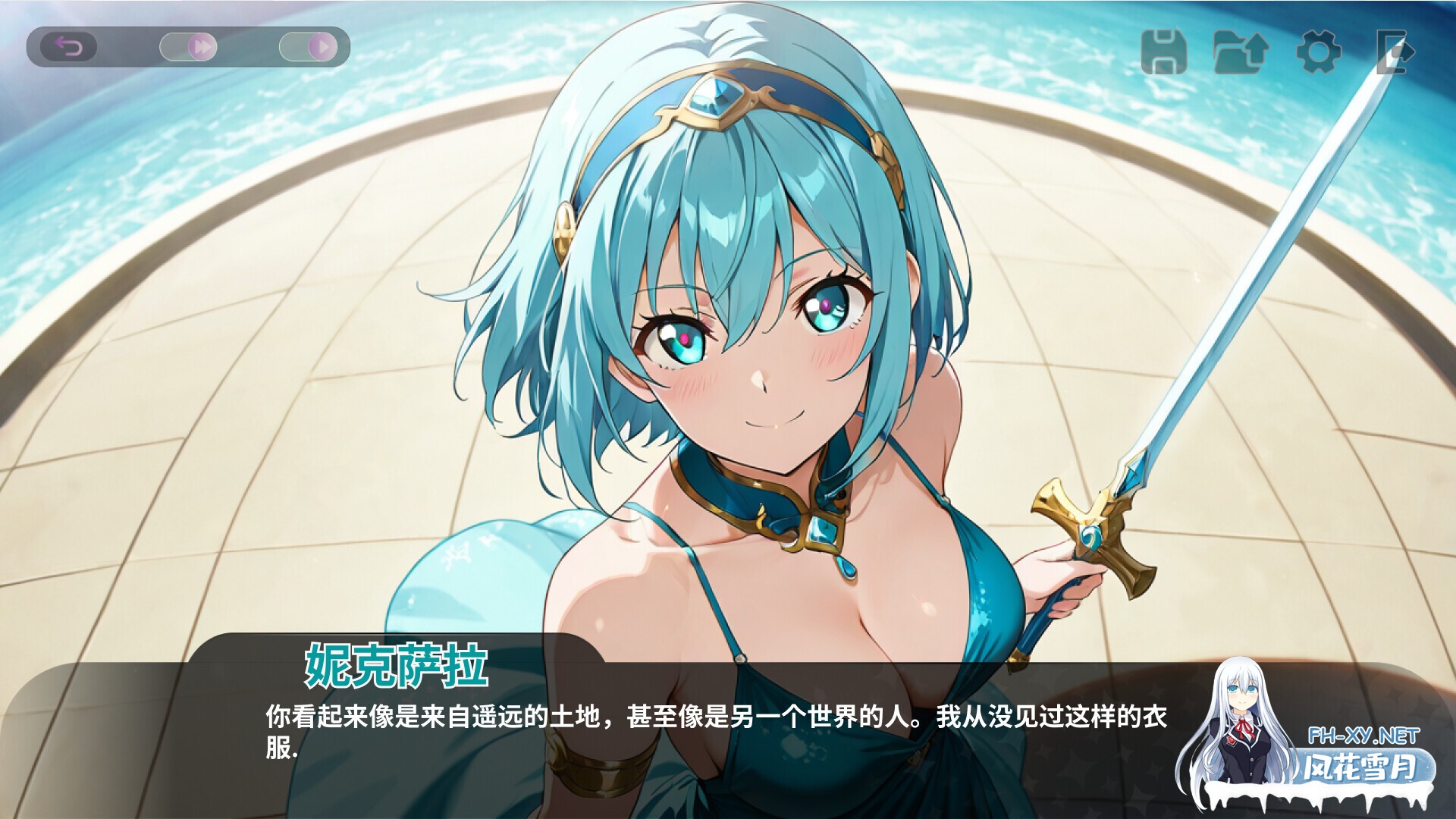Viewport: 1456px width, 819px height.
Task: Toggle the auto-play switch
Action: [x=309, y=45]
